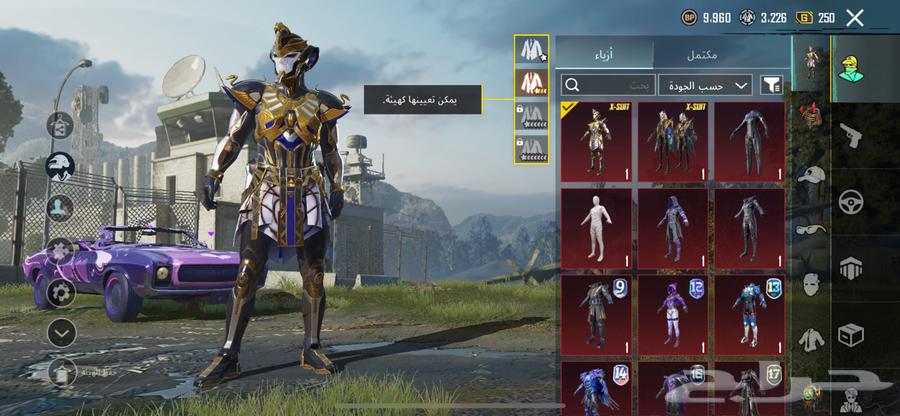Click the search field with magnifier

(607, 85)
